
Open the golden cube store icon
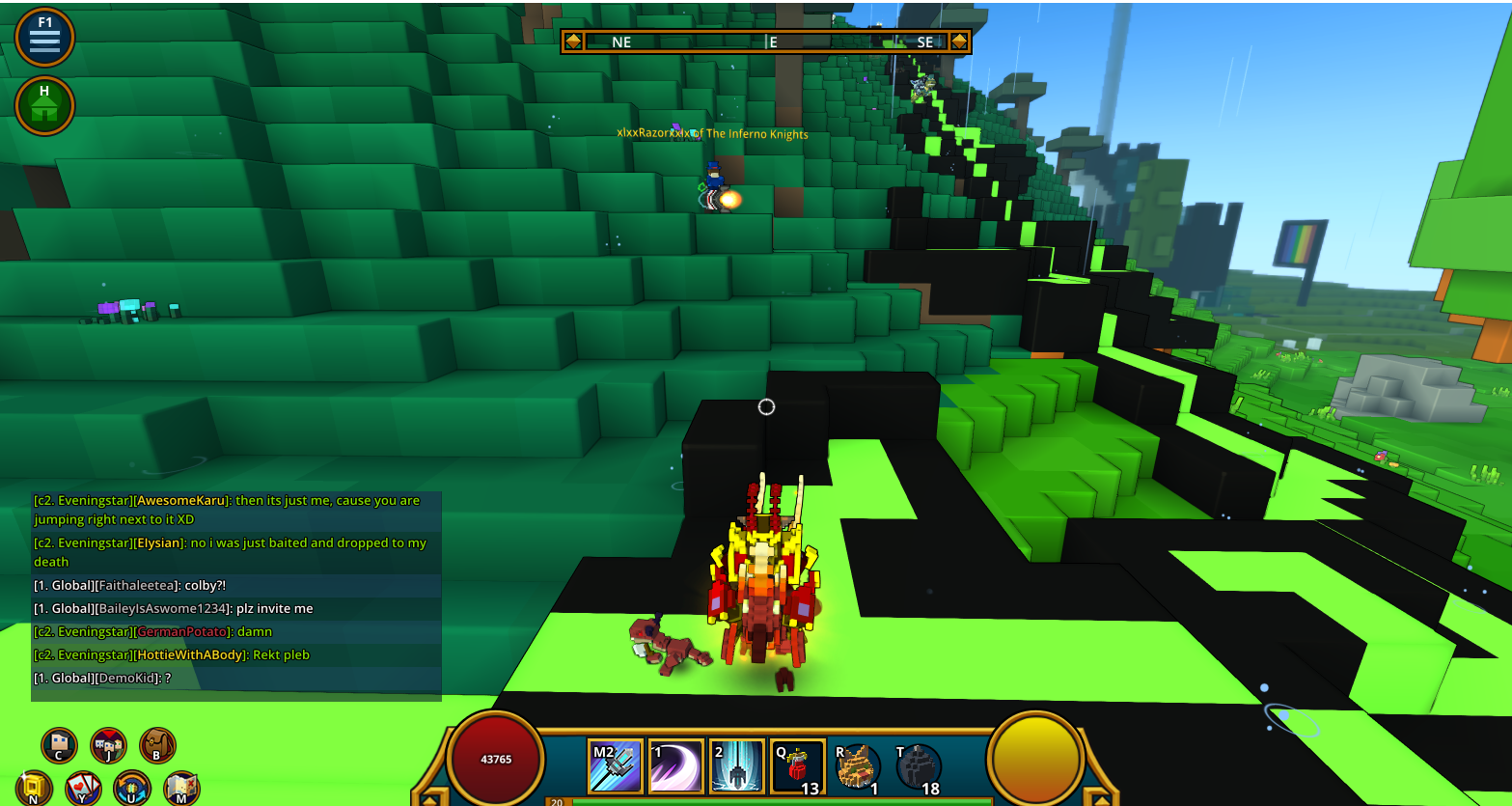point(34,788)
